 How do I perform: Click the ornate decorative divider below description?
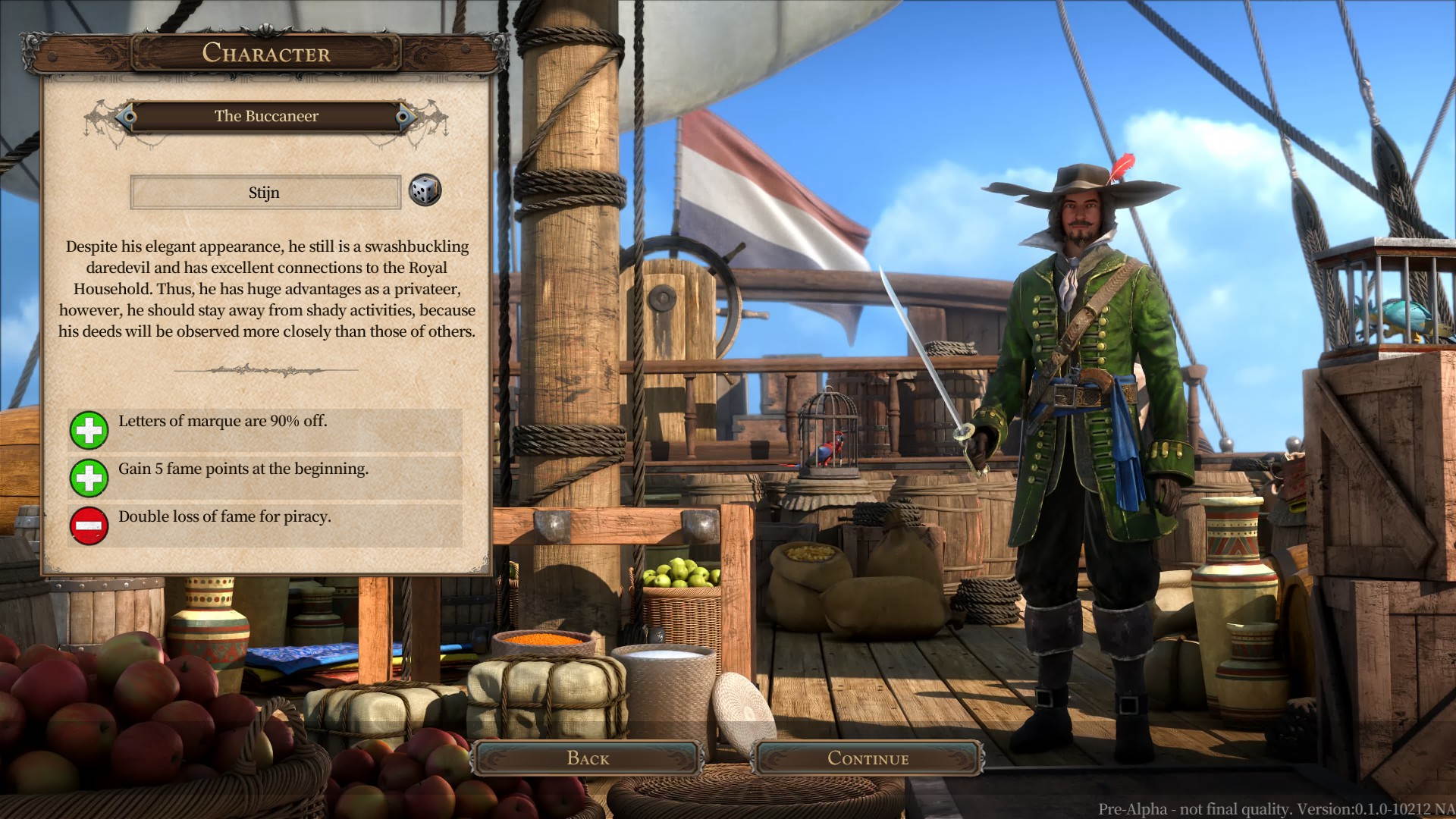tap(267, 369)
